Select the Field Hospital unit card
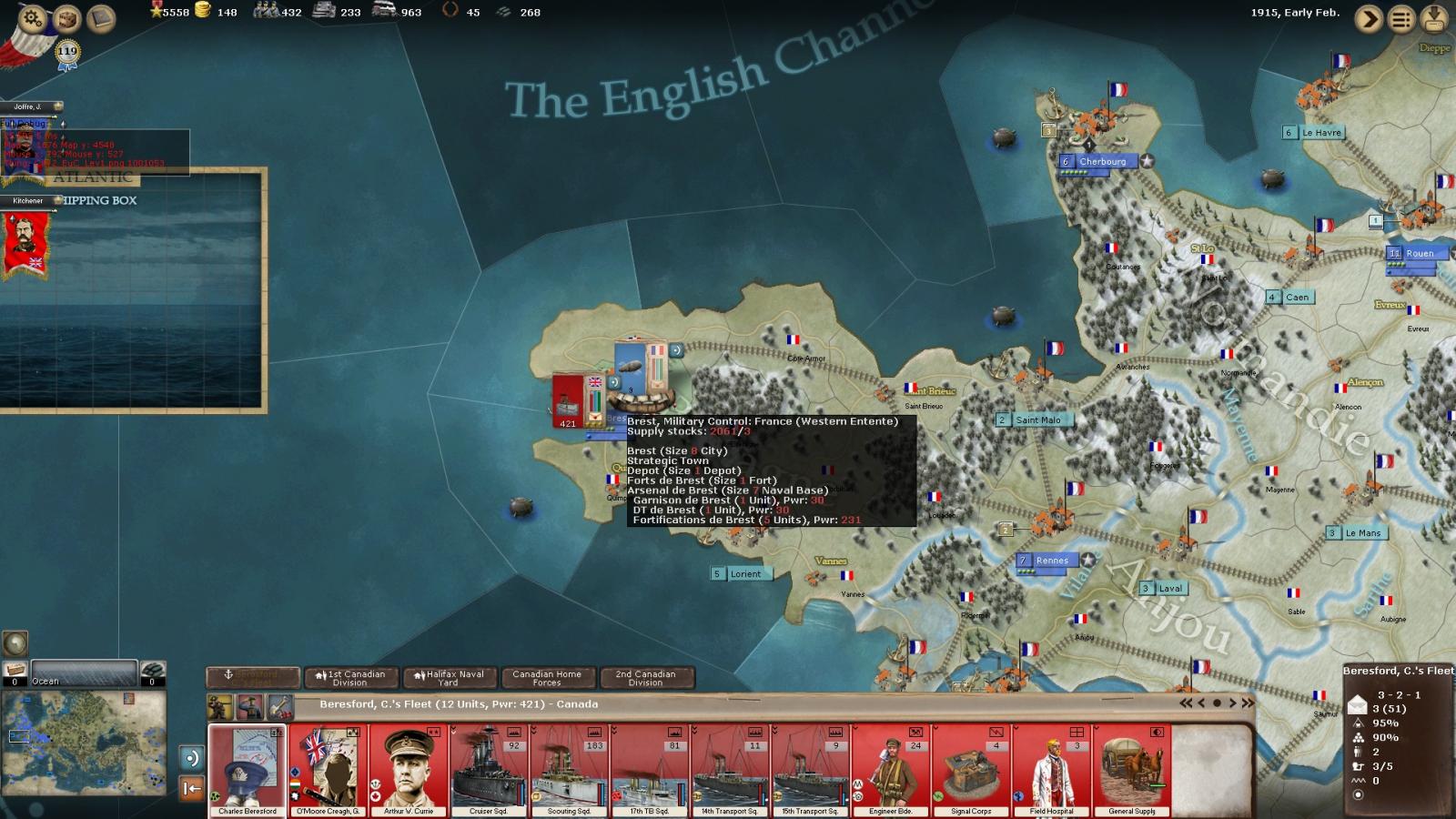Viewport: 1456px width, 819px height. click(x=1051, y=770)
